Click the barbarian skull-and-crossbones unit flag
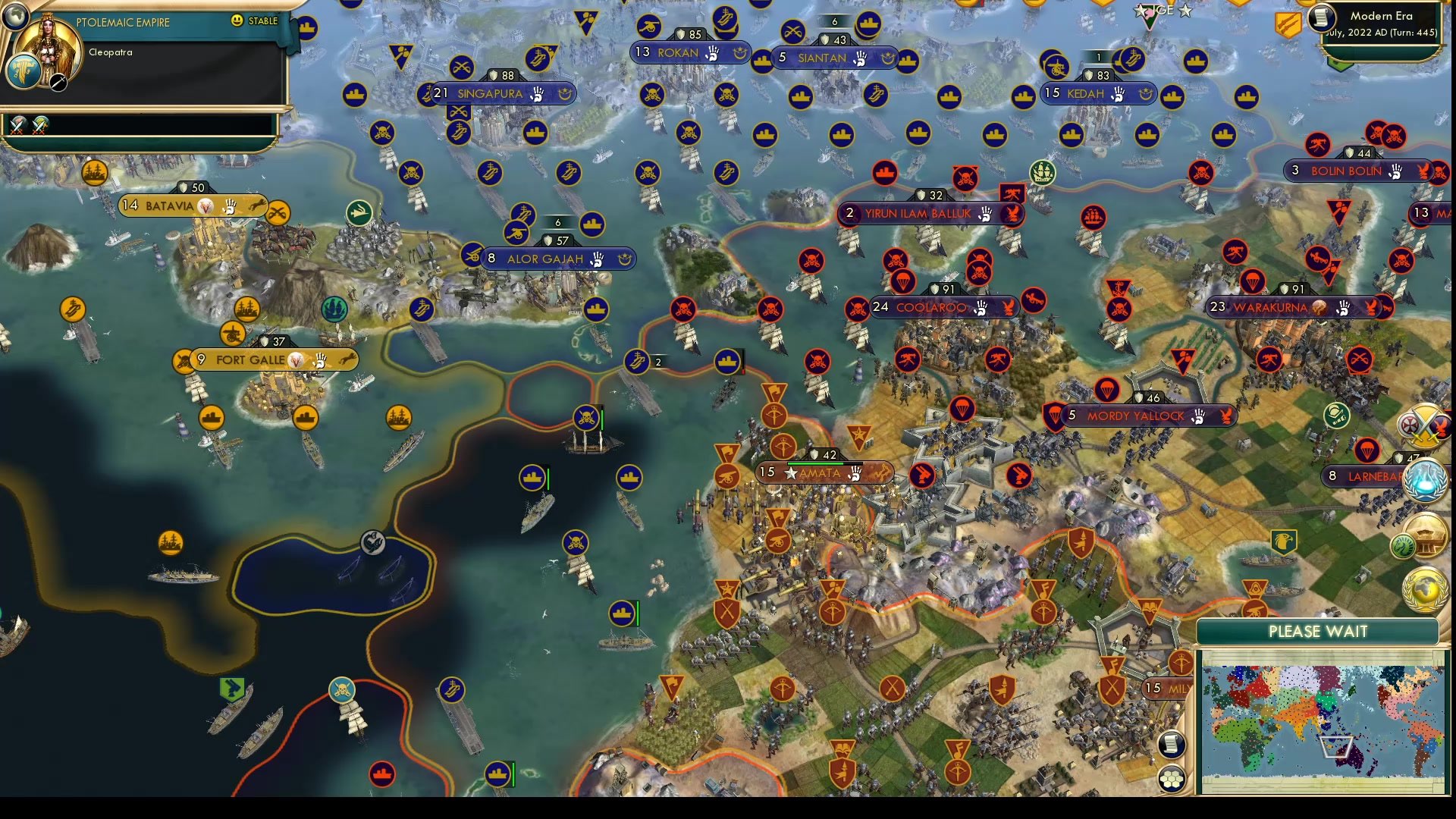1456x819 pixels. 586,418
